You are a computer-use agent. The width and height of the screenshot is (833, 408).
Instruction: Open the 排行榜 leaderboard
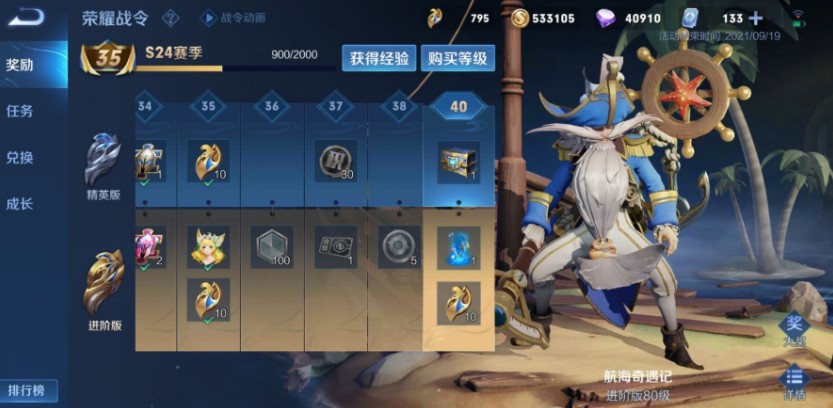coord(29,390)
